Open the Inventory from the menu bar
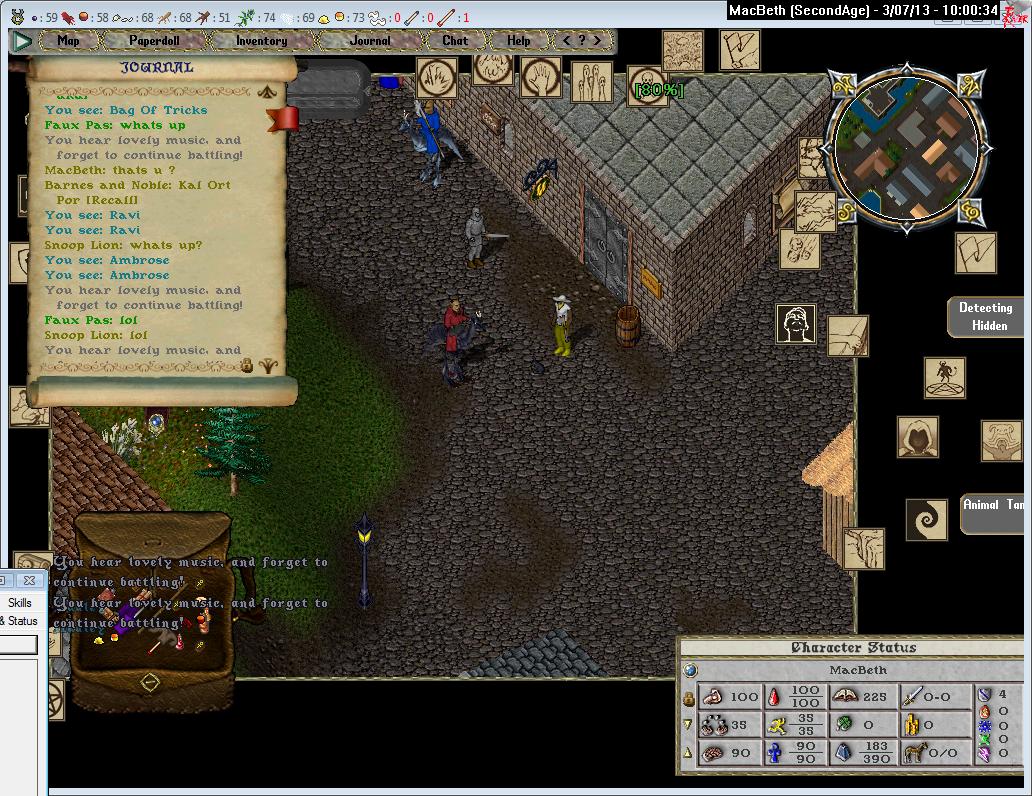1032x796 pixels. pyautogui.click(x=261, y=41)
